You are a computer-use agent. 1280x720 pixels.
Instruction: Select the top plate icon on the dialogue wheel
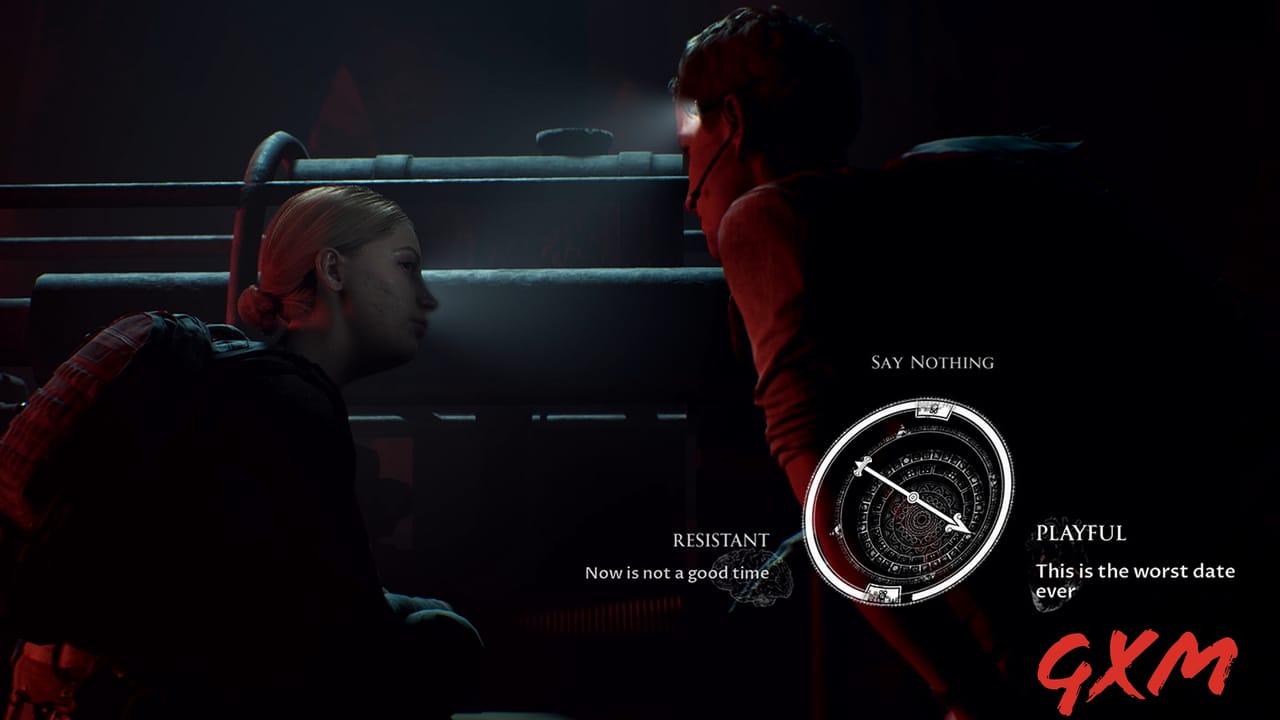point(933,410)
